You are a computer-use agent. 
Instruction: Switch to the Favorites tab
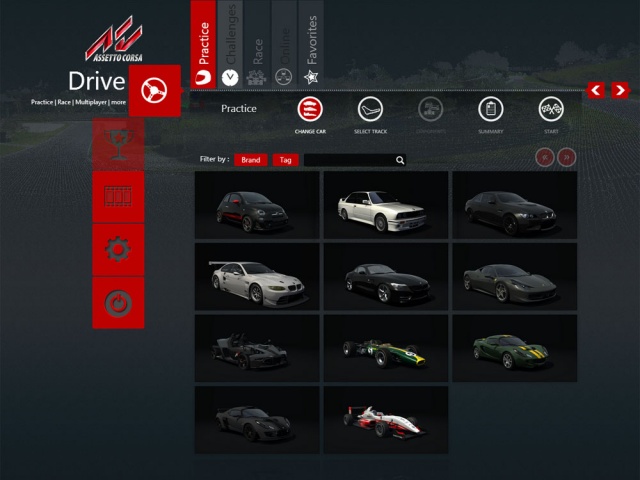[x=311, y=45]
